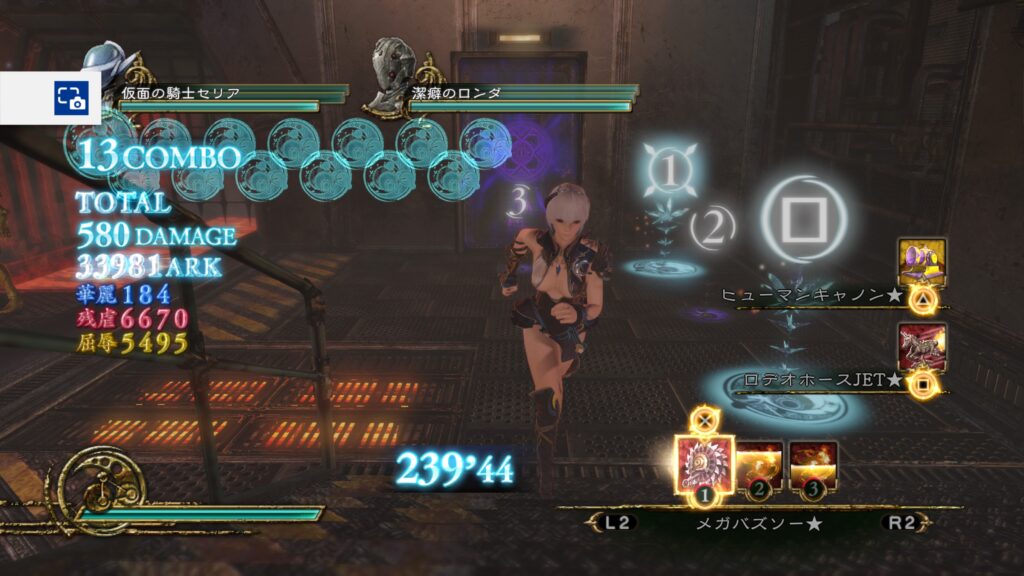Choose trap slot number 3

pyautogui.click(x=813, y=466)
